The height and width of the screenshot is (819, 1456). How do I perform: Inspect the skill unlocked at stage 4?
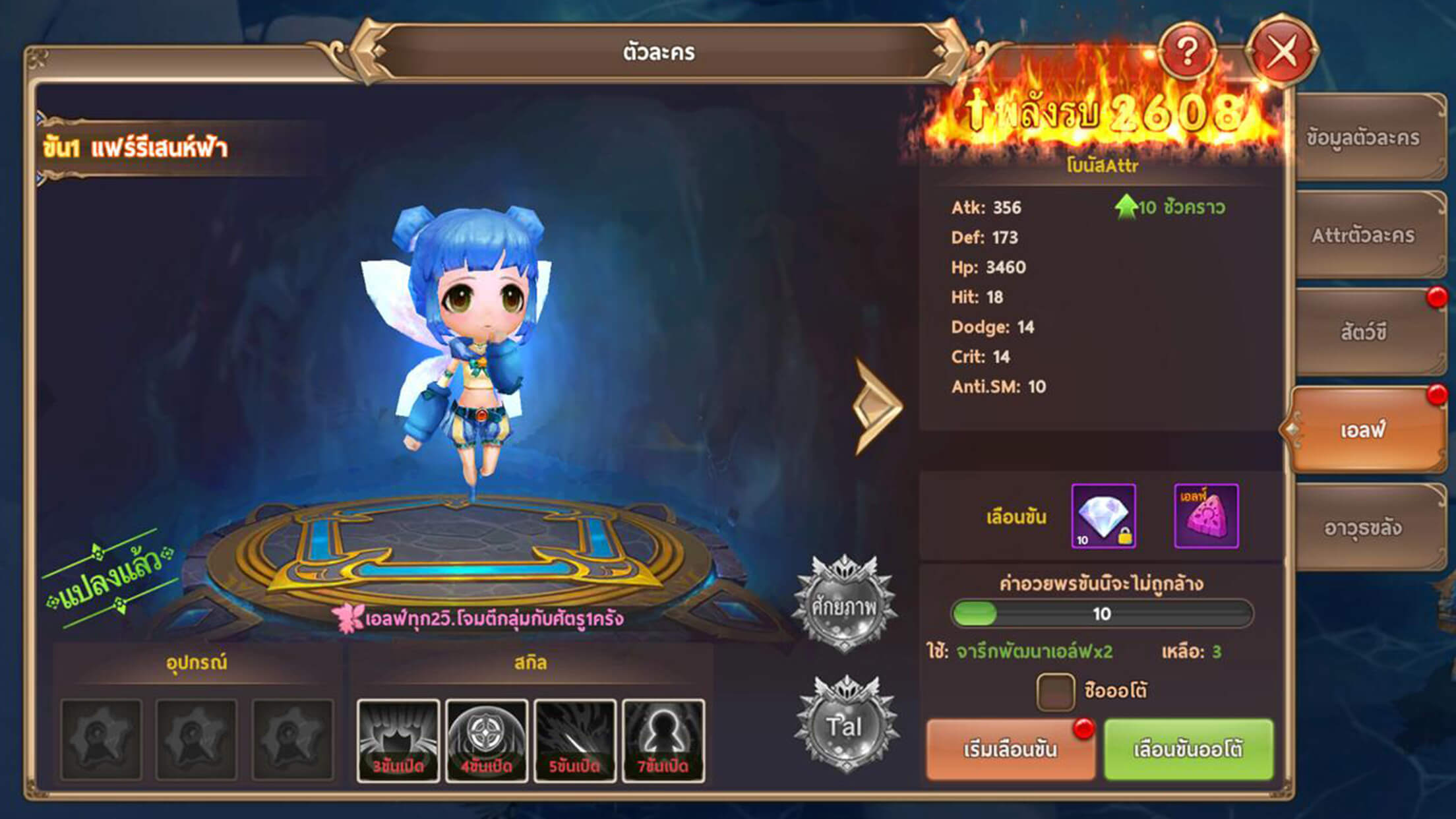(x=487, y=741)
